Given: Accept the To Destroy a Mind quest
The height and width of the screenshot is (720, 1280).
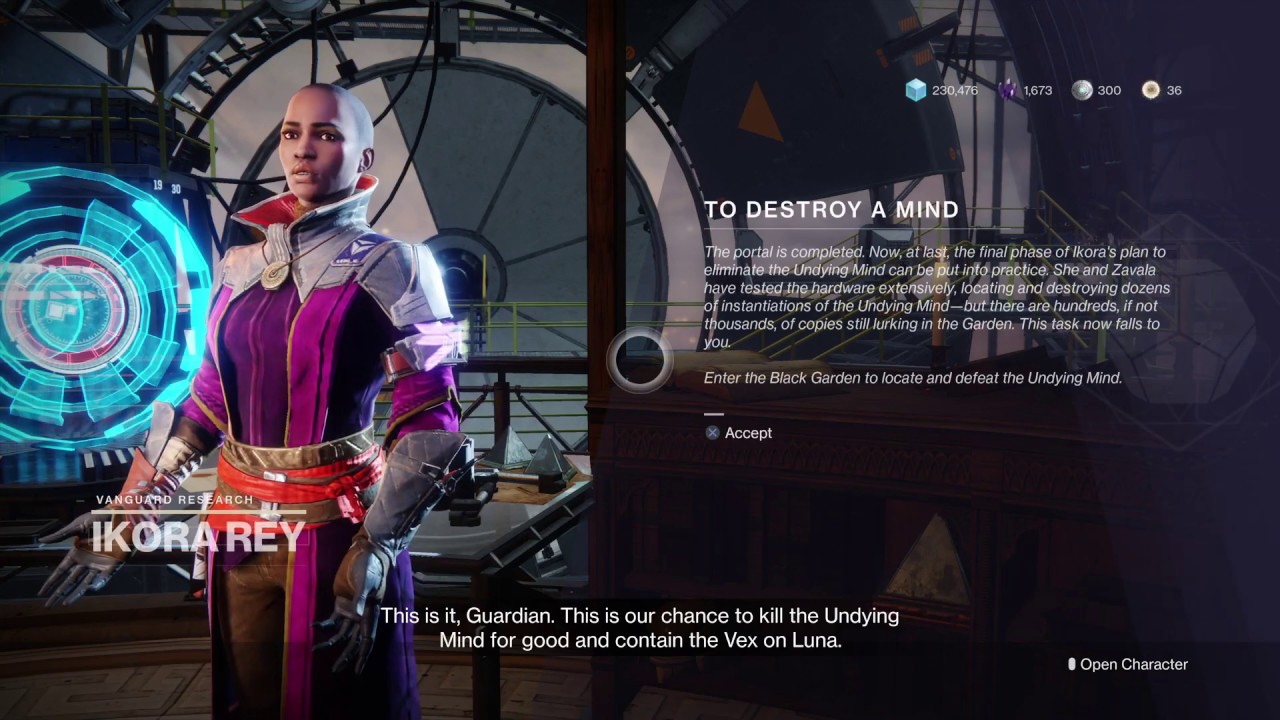Looking at the screenshot, I should 739,433.
